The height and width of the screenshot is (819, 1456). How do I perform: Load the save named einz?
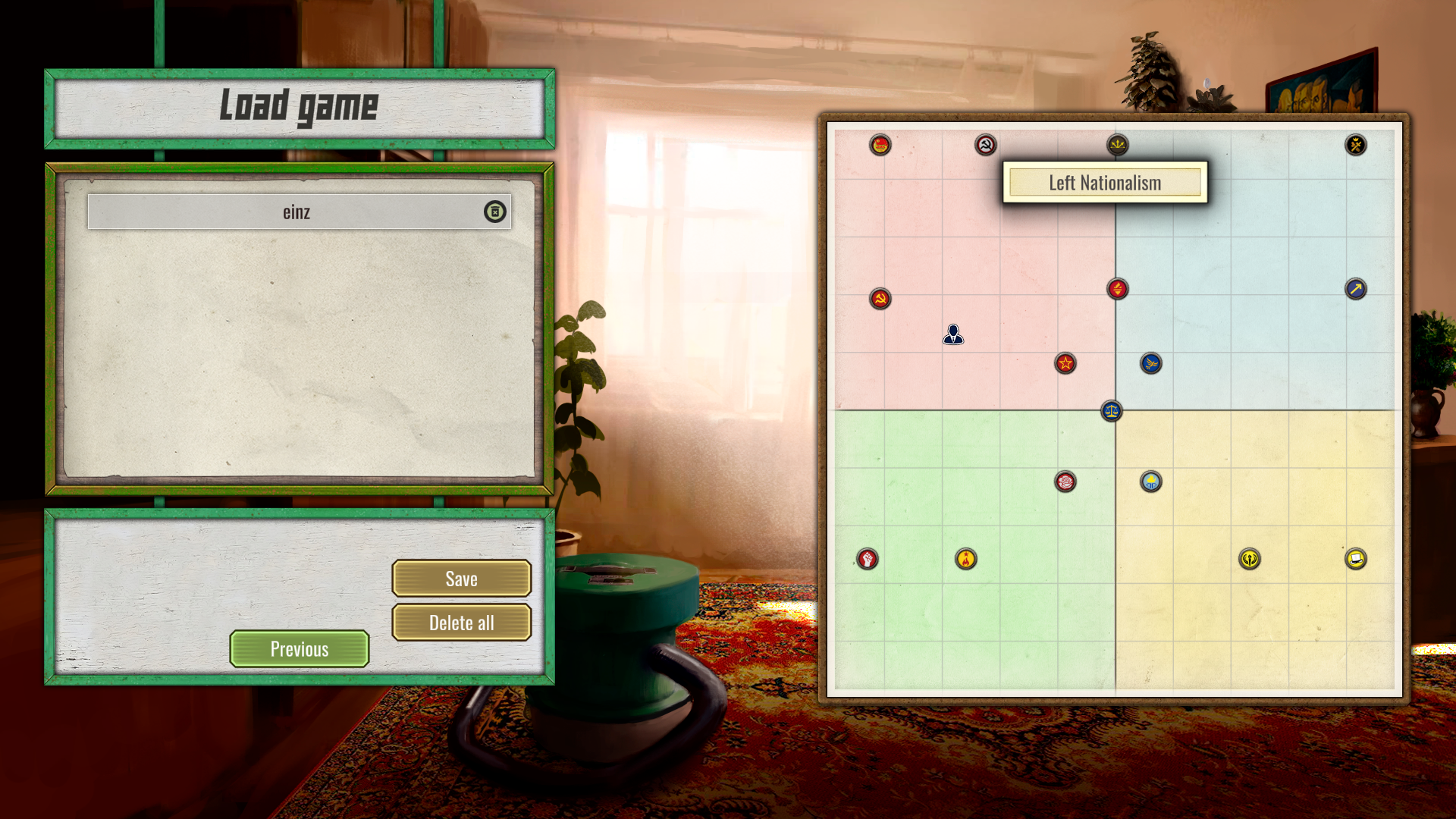tap(296, 212)
